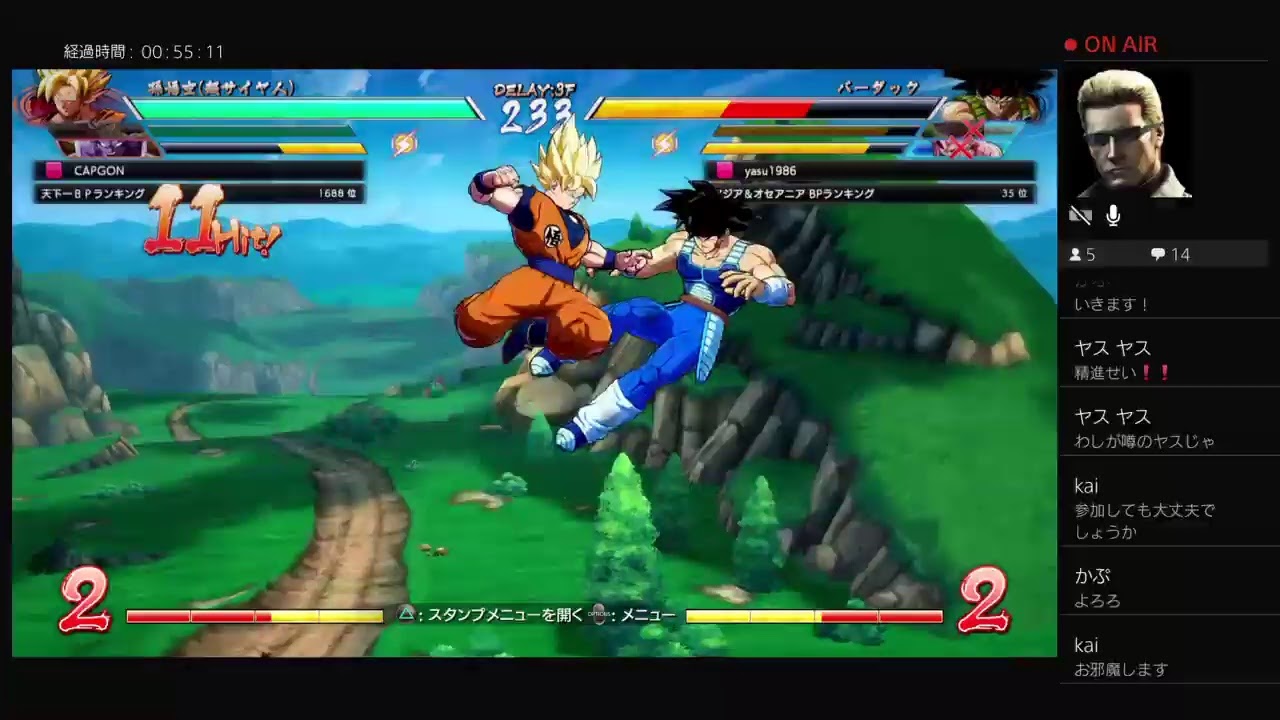Toggle the camera off indicator

click(1080, 215)
